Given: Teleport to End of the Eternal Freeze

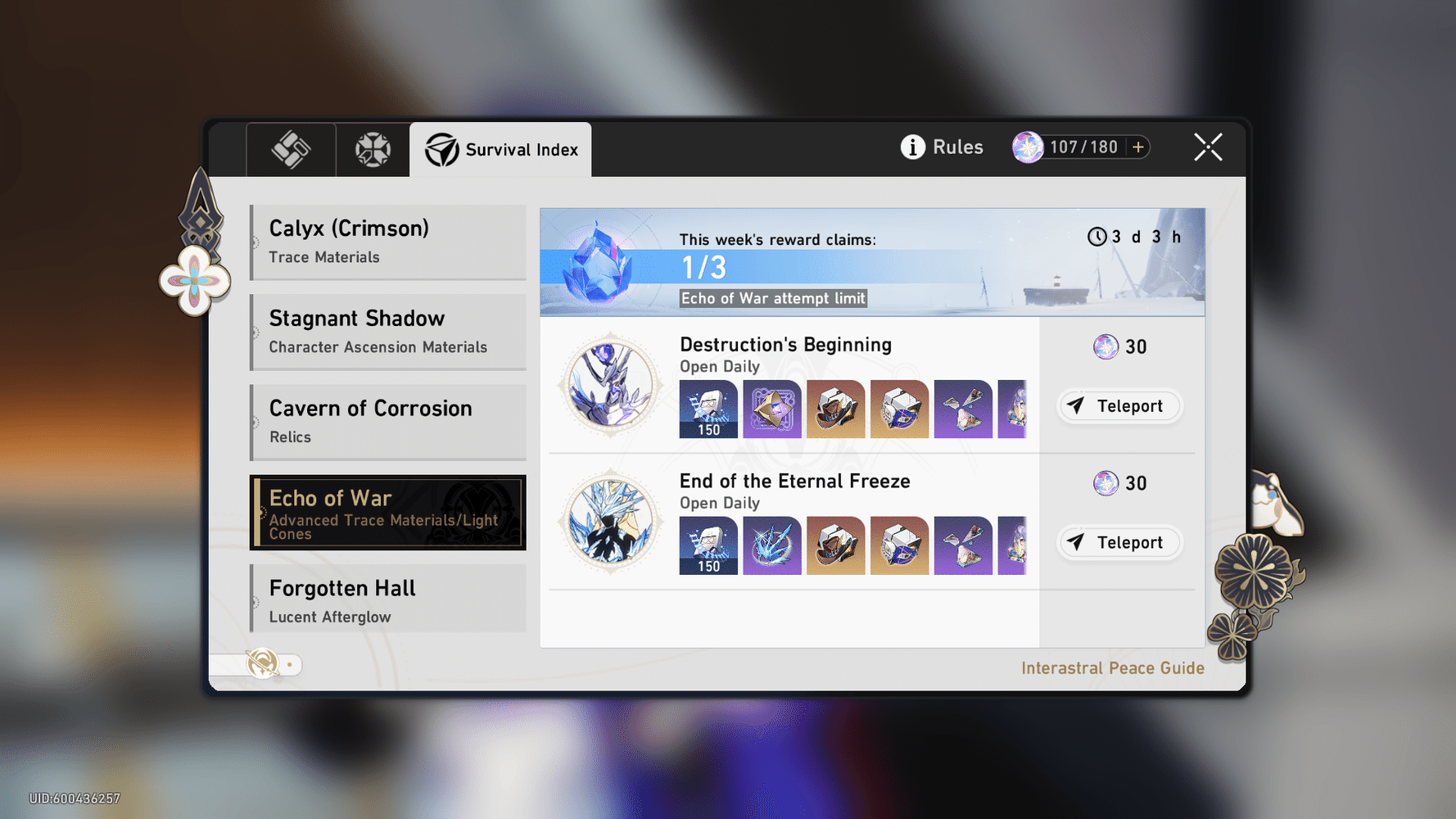Looking at the screenshot, I should pos(1119,542).
